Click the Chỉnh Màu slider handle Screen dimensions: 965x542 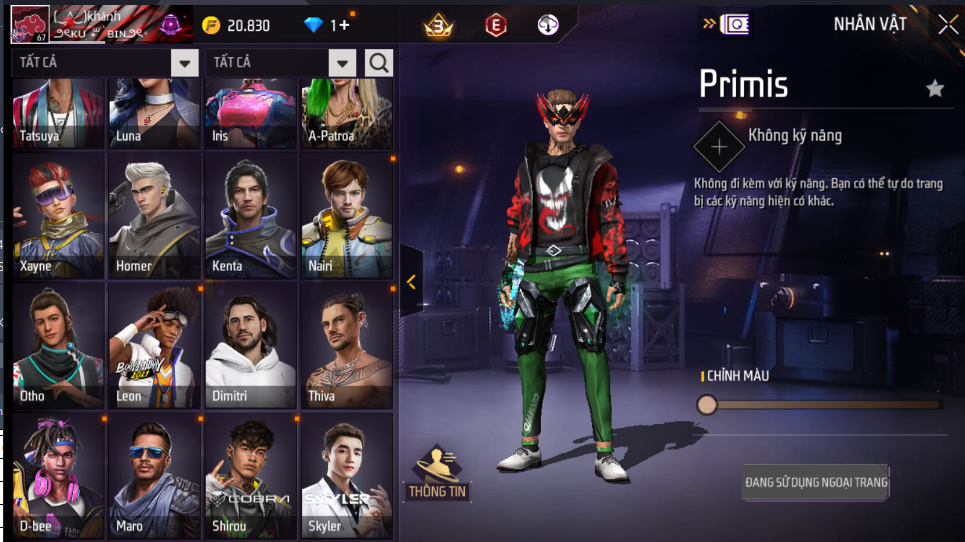707,404
